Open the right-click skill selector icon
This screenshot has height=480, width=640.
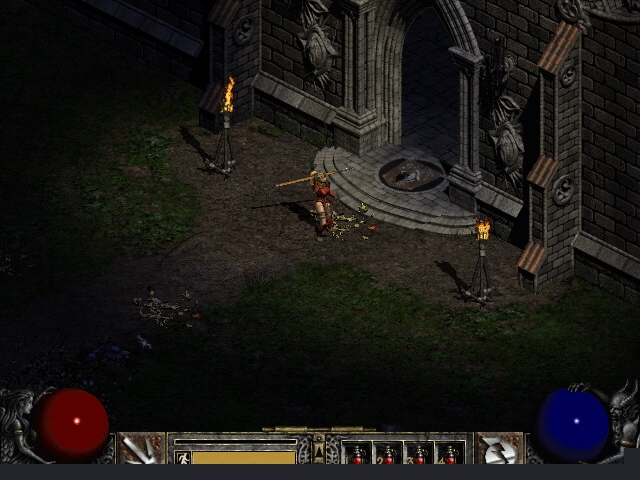pos(498,449)
